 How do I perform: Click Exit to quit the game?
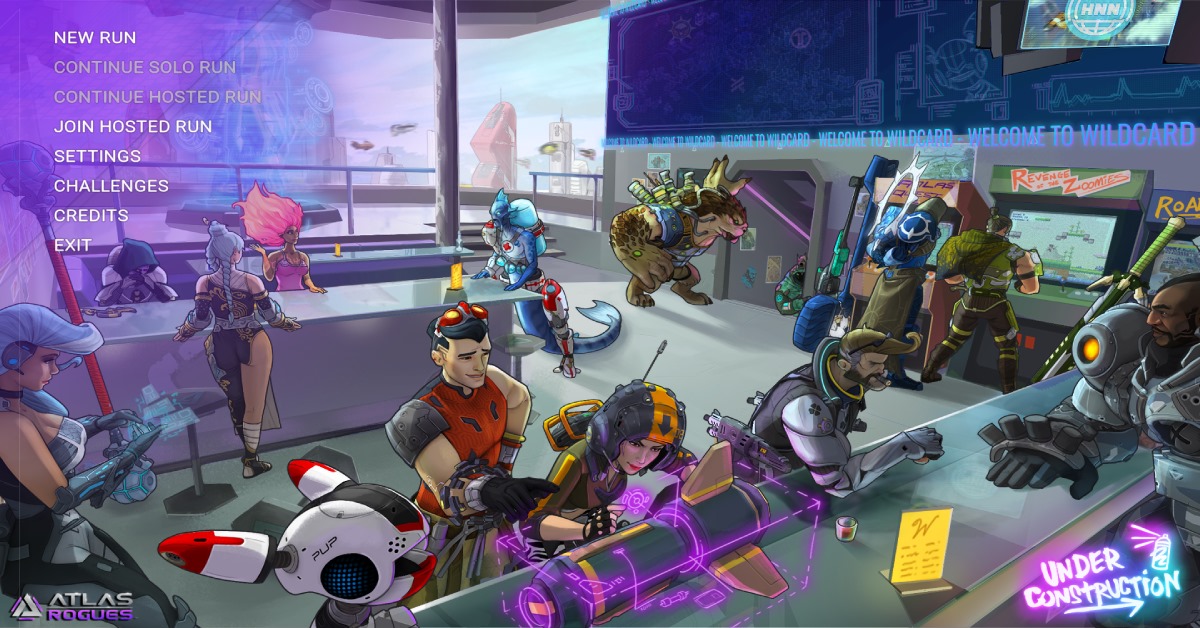(73, 245)
